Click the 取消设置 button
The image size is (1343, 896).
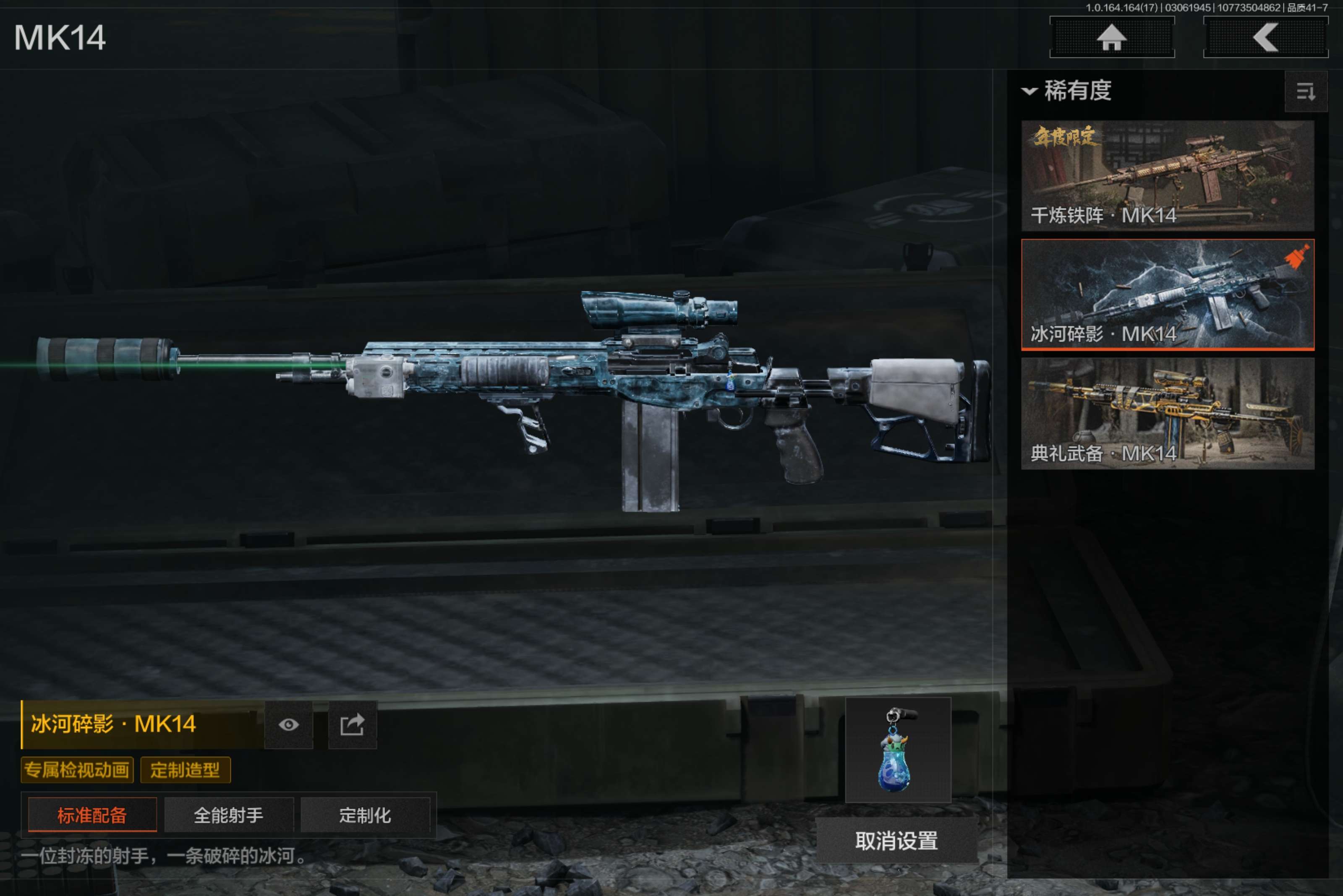pos(896,841)
